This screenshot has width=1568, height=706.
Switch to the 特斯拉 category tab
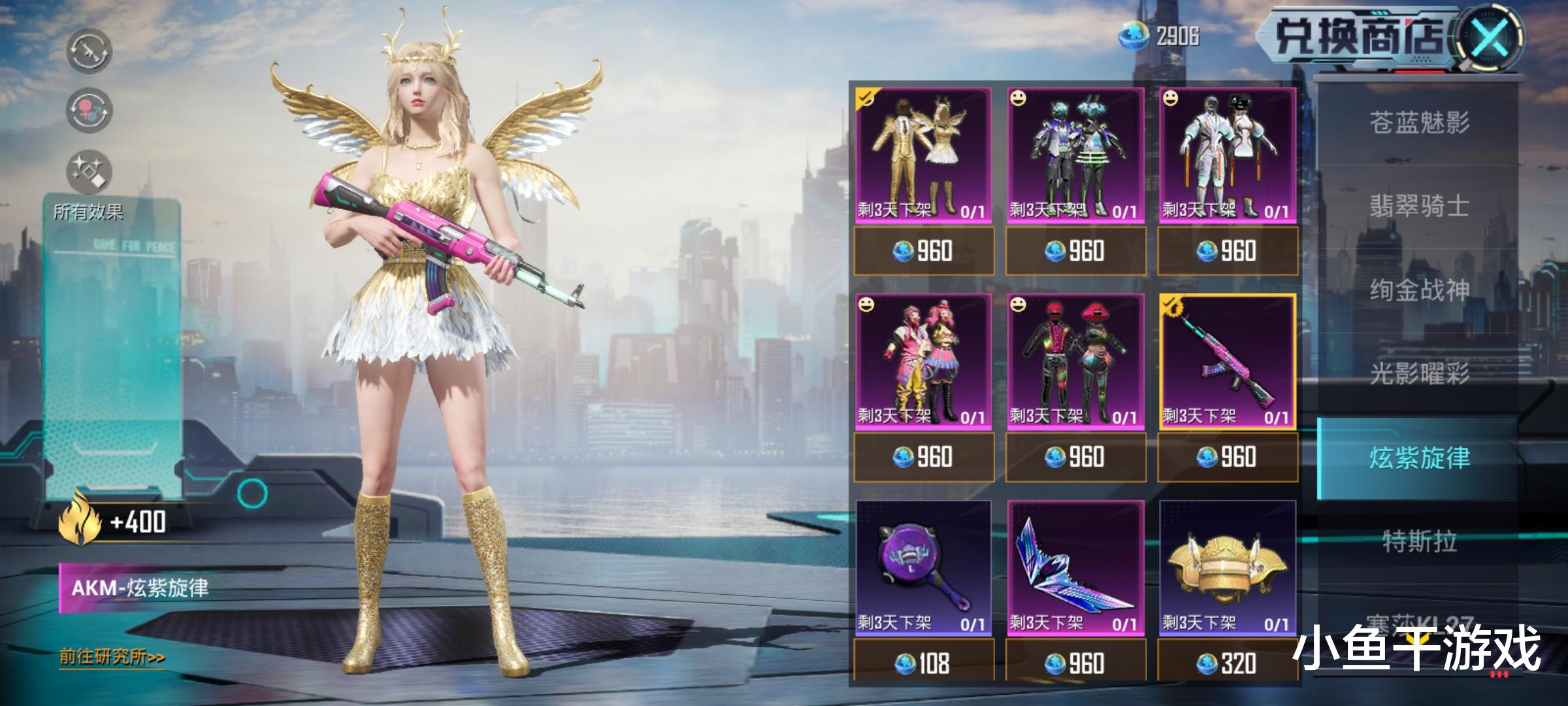pos(1419,541)
